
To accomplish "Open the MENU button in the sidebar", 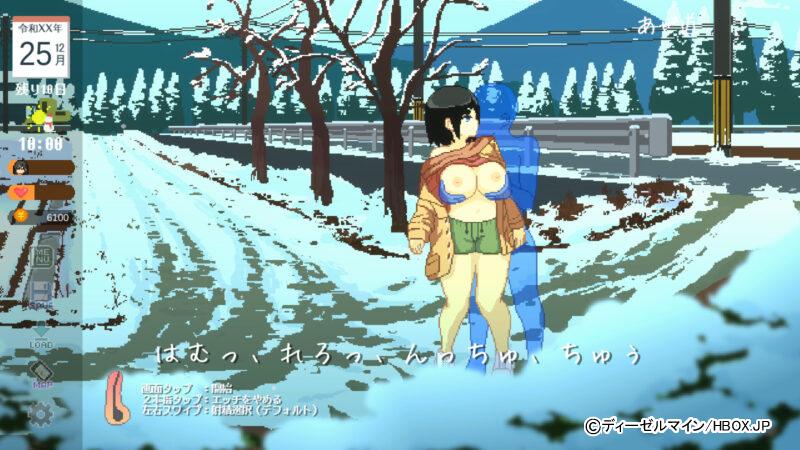I will pyautogui.click(x=42, y=255).
